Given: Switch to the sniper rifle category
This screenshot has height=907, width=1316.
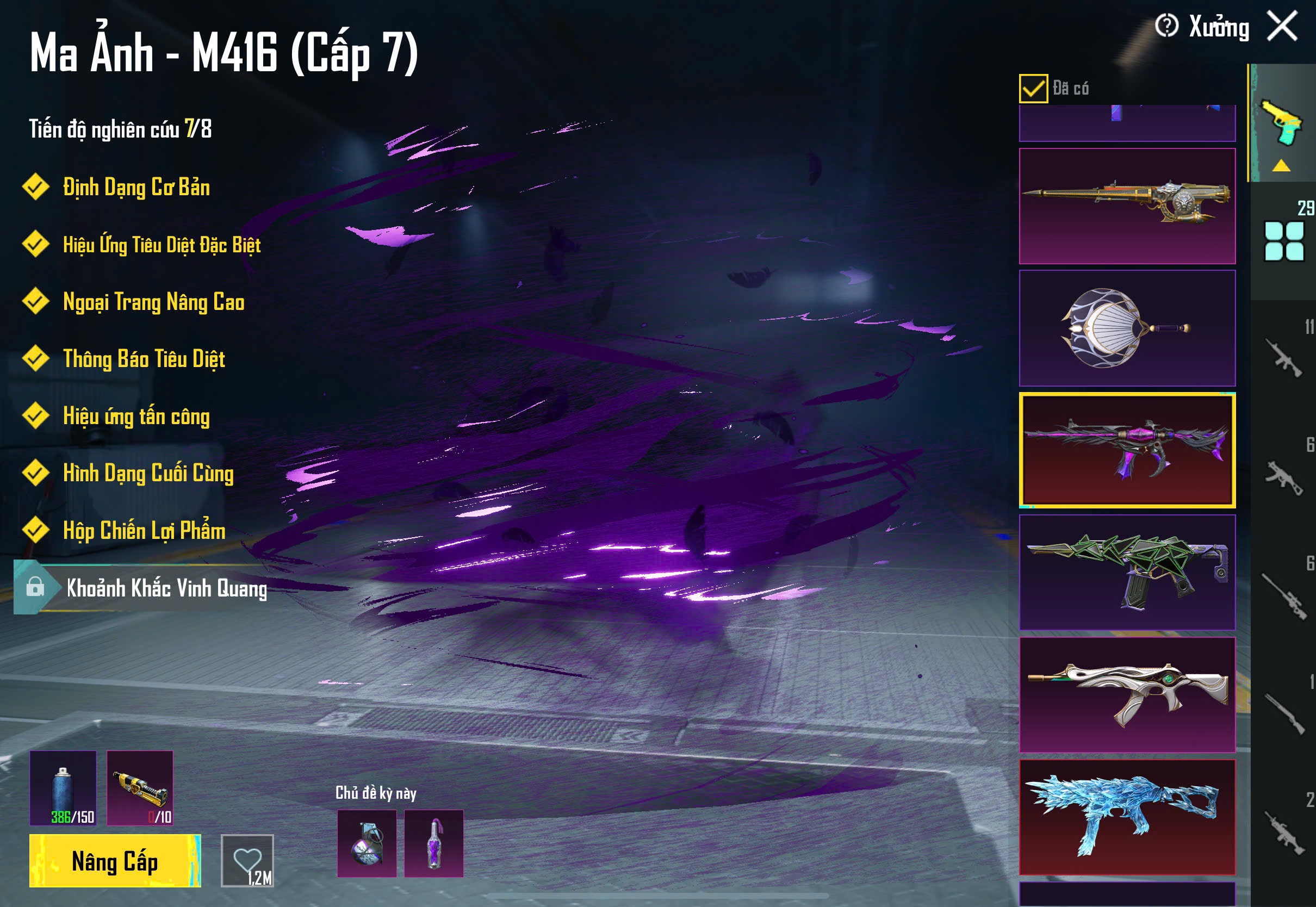Looking at the screenshot, I should (x=1283, y=597).
